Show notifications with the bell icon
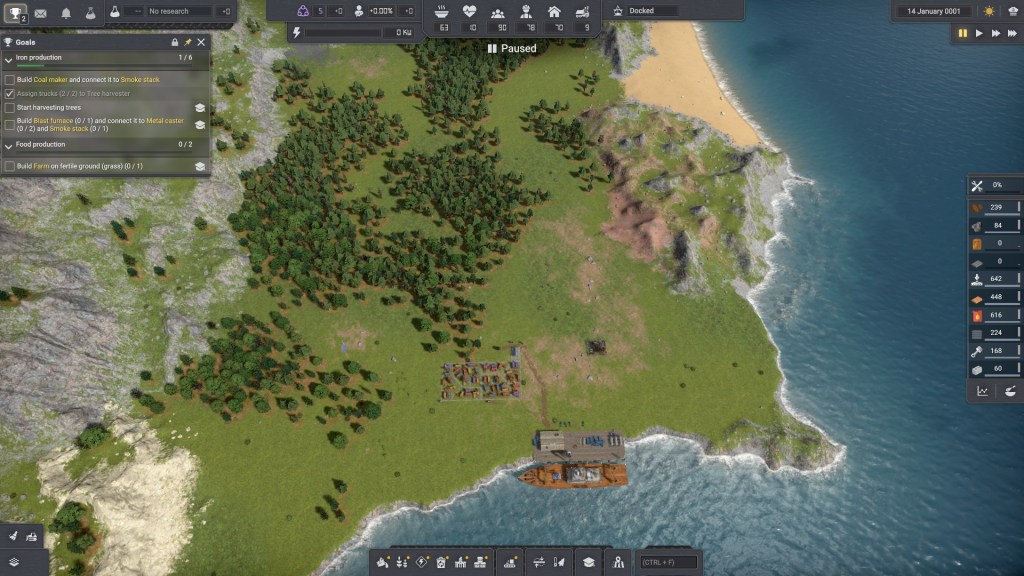This screenshot has height=576, width=1024. 66,13
